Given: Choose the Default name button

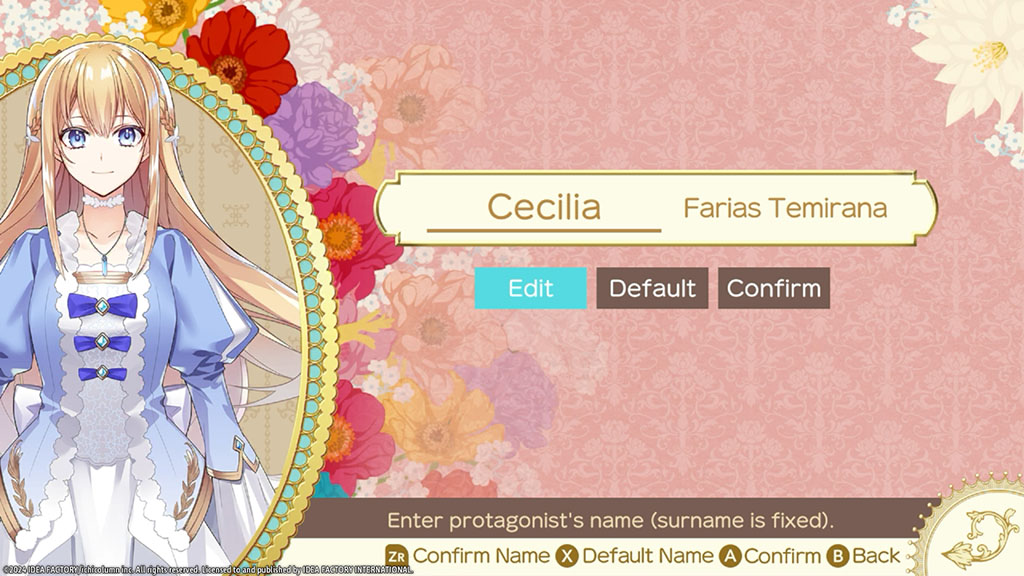Looking at the screenshot, I should pos(652,288).
